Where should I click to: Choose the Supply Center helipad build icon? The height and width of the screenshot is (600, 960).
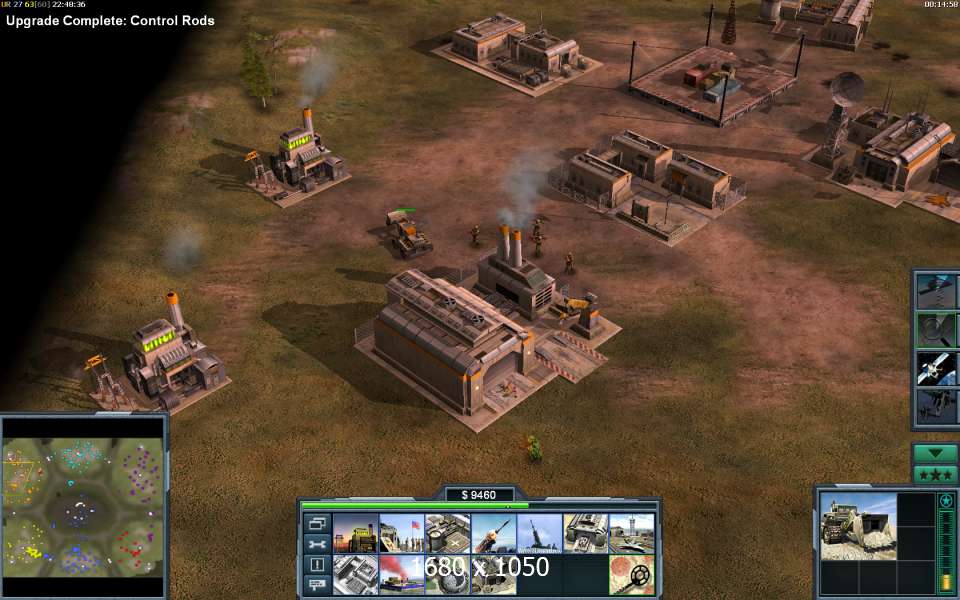coord(447,533)
